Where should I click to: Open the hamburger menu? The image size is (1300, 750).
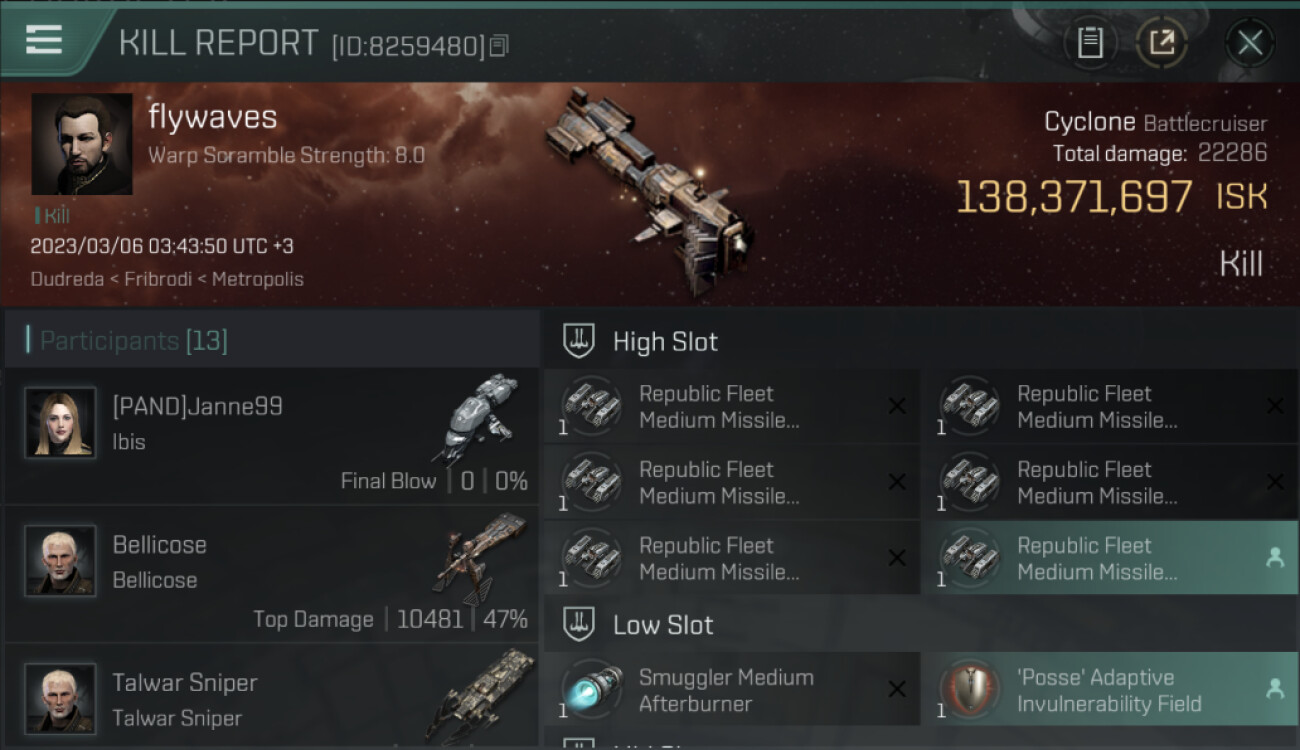click(x=45, y=41)
